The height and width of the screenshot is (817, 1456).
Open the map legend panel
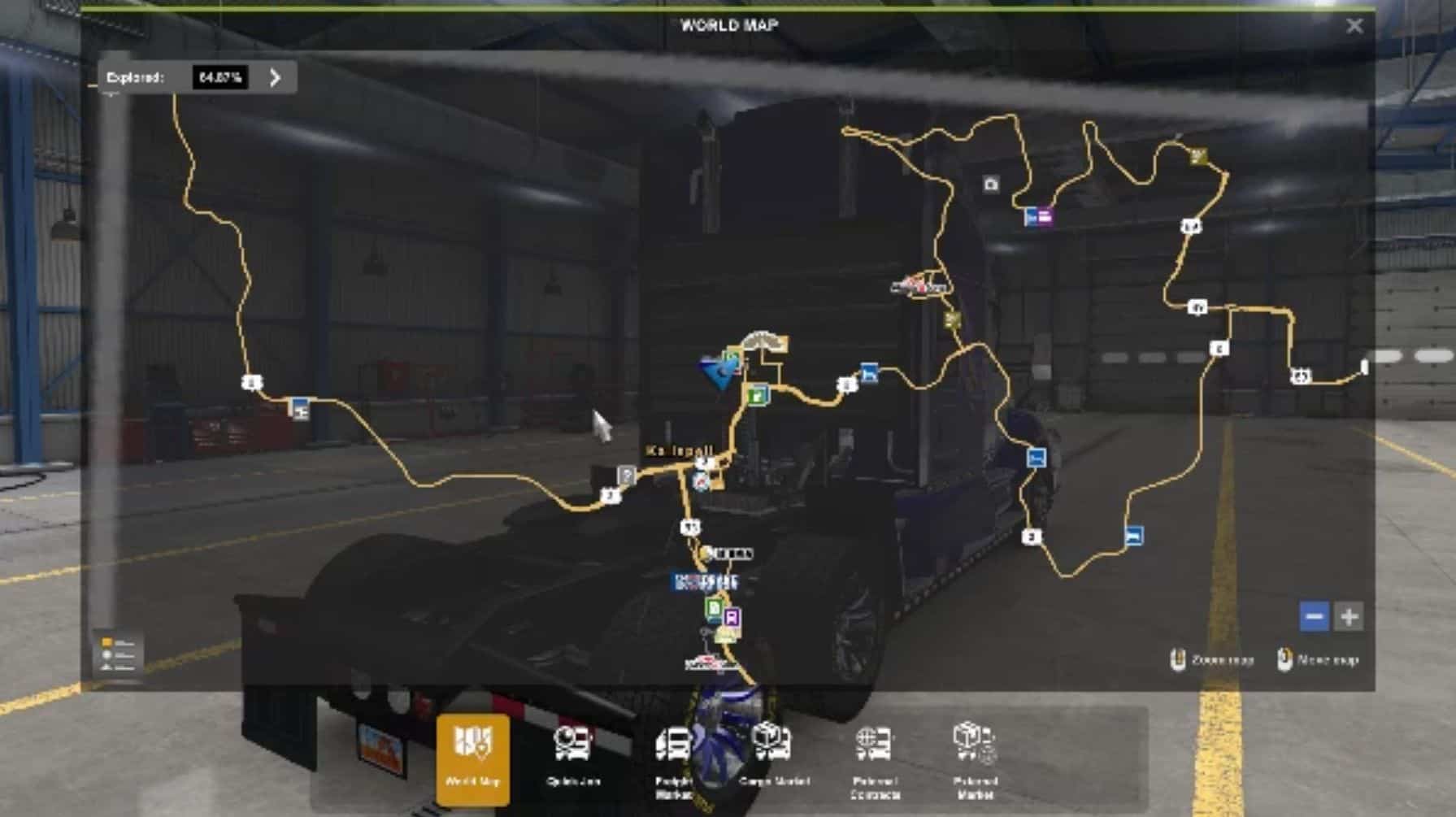[x=118, y=654]
